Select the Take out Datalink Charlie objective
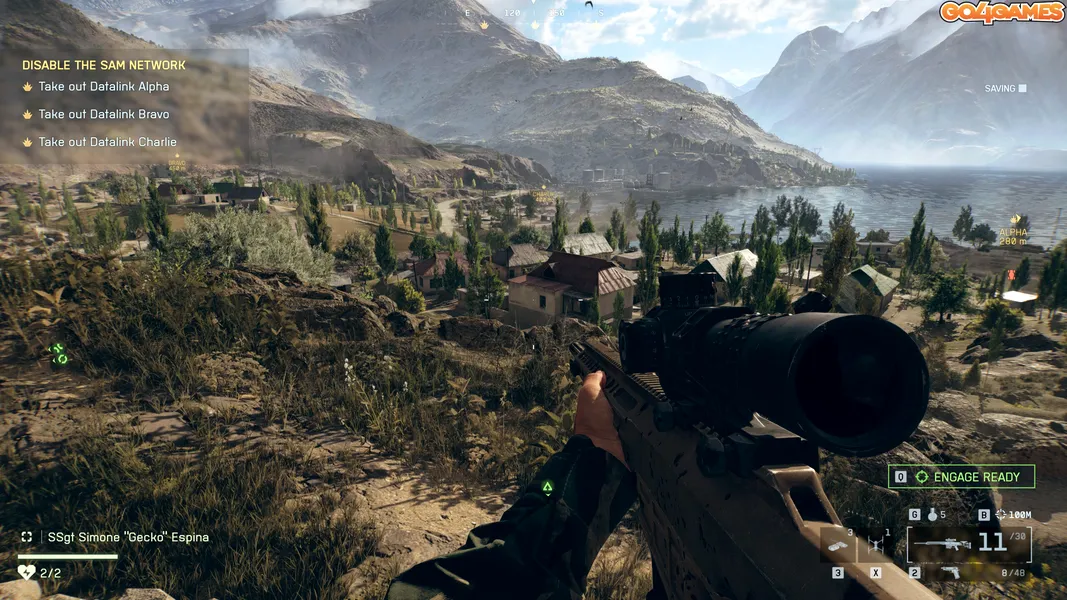Screen dimensions: 1067x600 [107, 142]
